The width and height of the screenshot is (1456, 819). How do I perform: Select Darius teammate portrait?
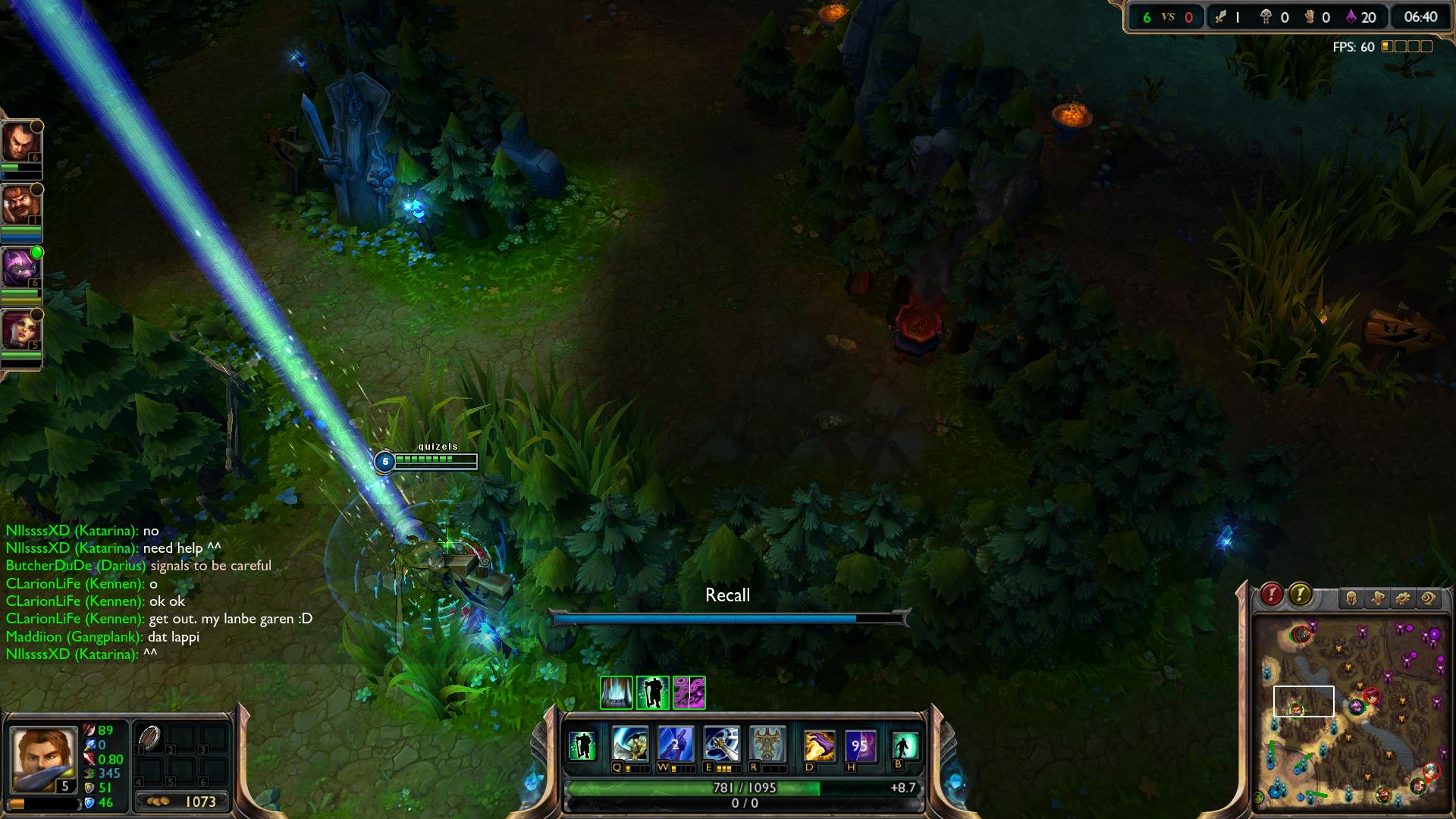[x=20, y=142]
